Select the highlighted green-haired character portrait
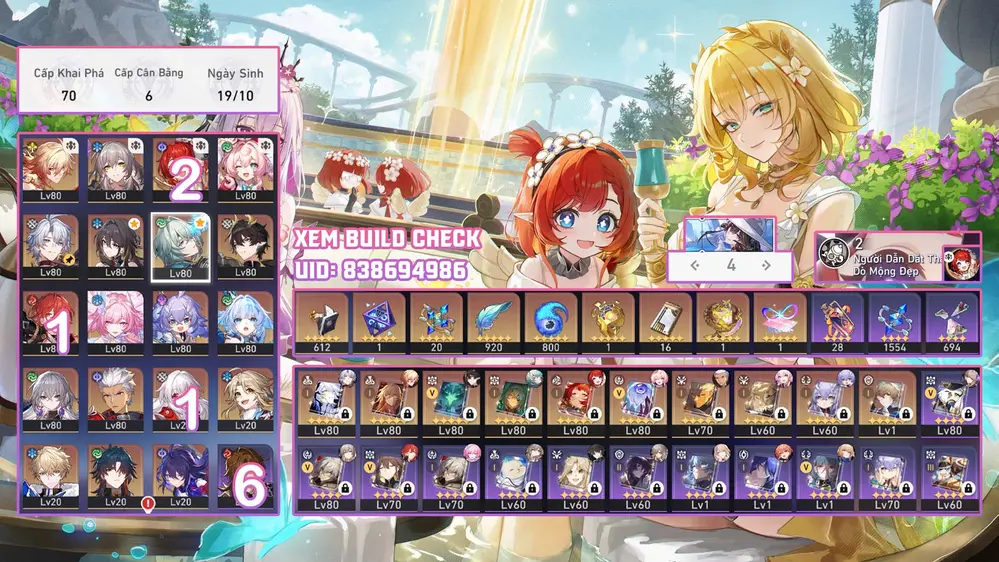Viewport: 999px width, 562px height. coord(180,243)
